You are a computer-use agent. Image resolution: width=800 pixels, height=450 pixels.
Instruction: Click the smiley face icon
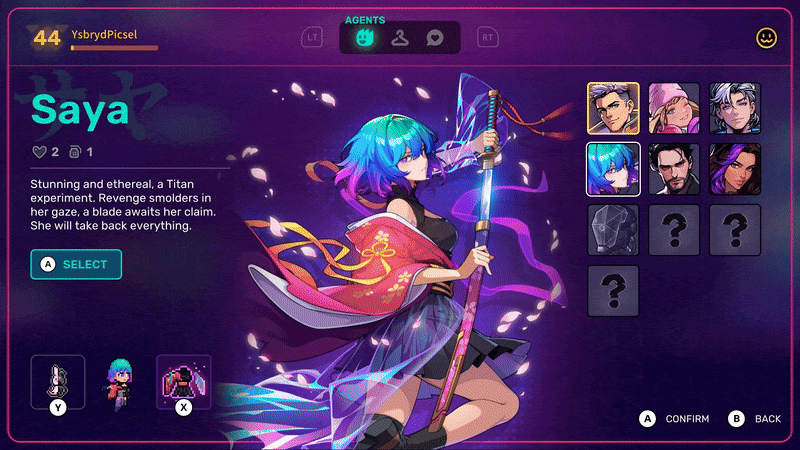767,39
